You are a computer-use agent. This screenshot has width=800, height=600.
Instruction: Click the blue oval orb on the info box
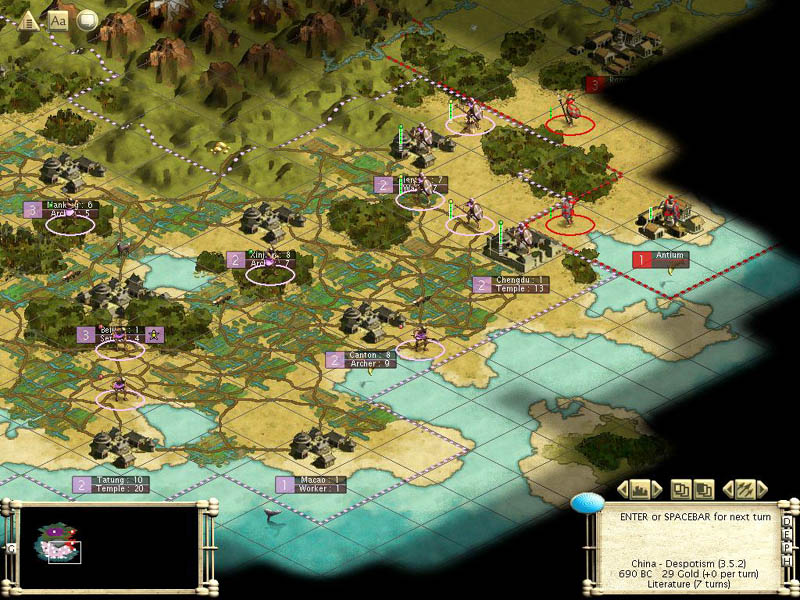click(588, 503)
